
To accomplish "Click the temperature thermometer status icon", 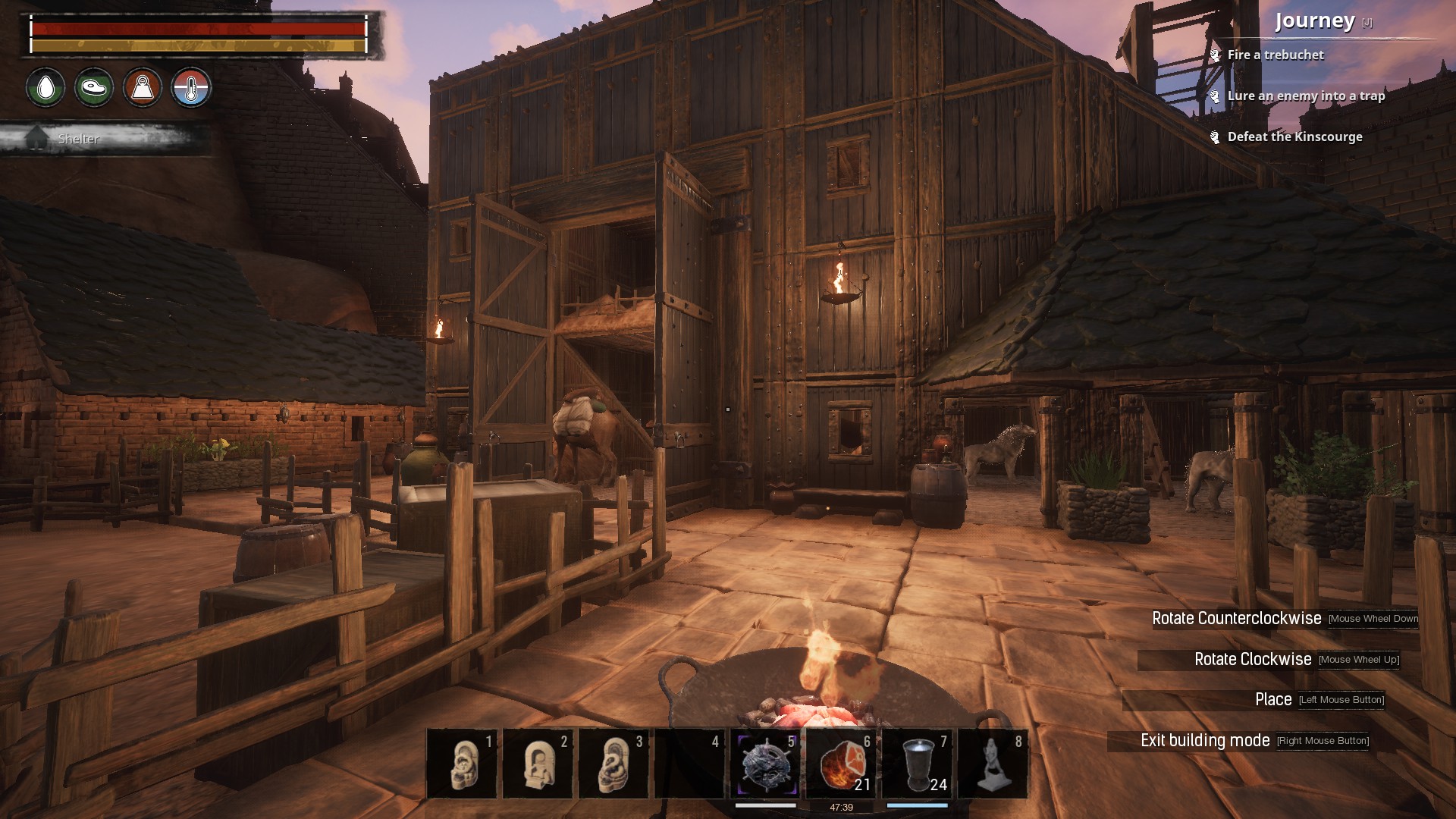I will (x=191, y=88).
